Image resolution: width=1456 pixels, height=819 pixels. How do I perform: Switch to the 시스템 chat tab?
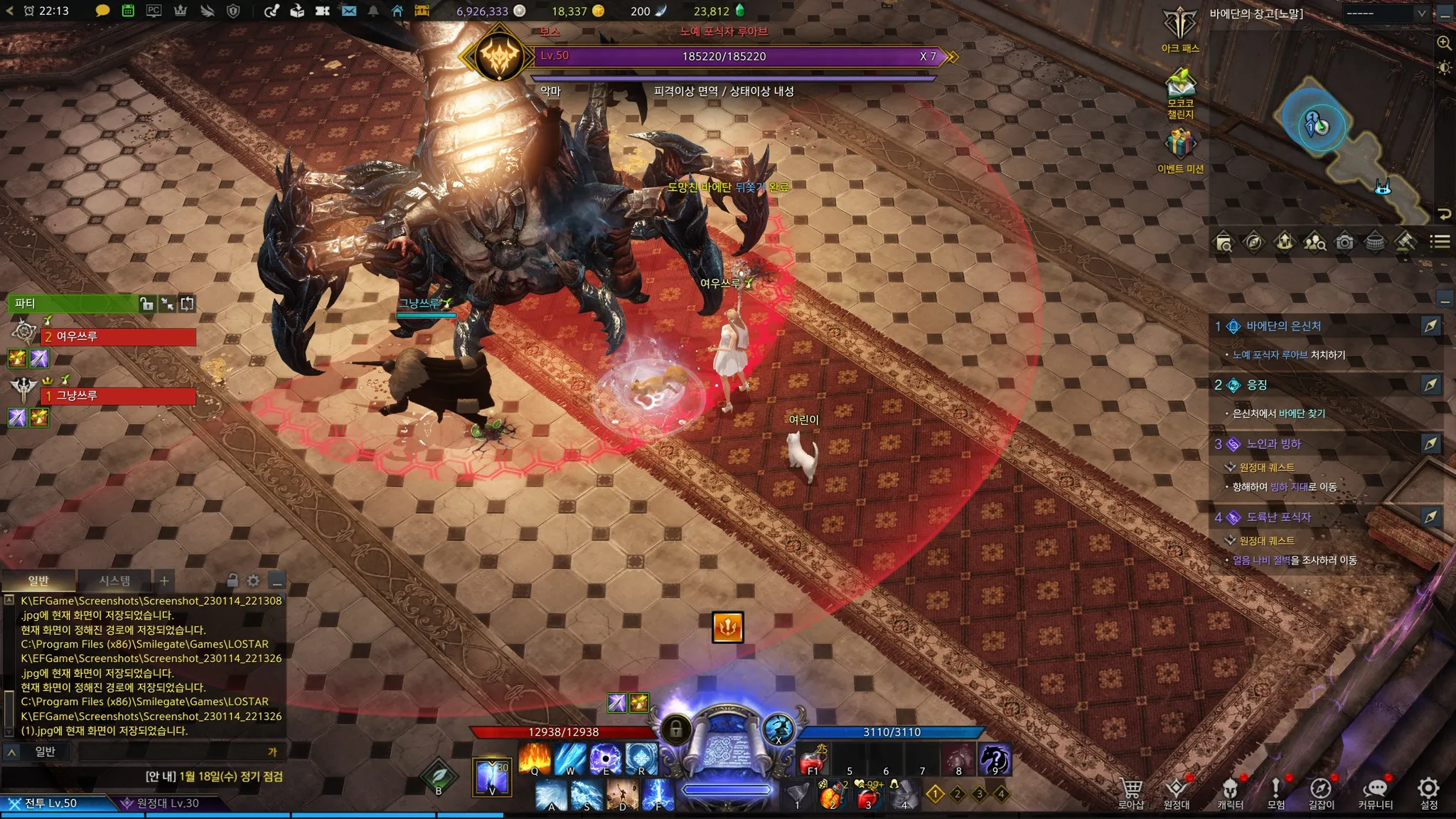coord(114,581)
